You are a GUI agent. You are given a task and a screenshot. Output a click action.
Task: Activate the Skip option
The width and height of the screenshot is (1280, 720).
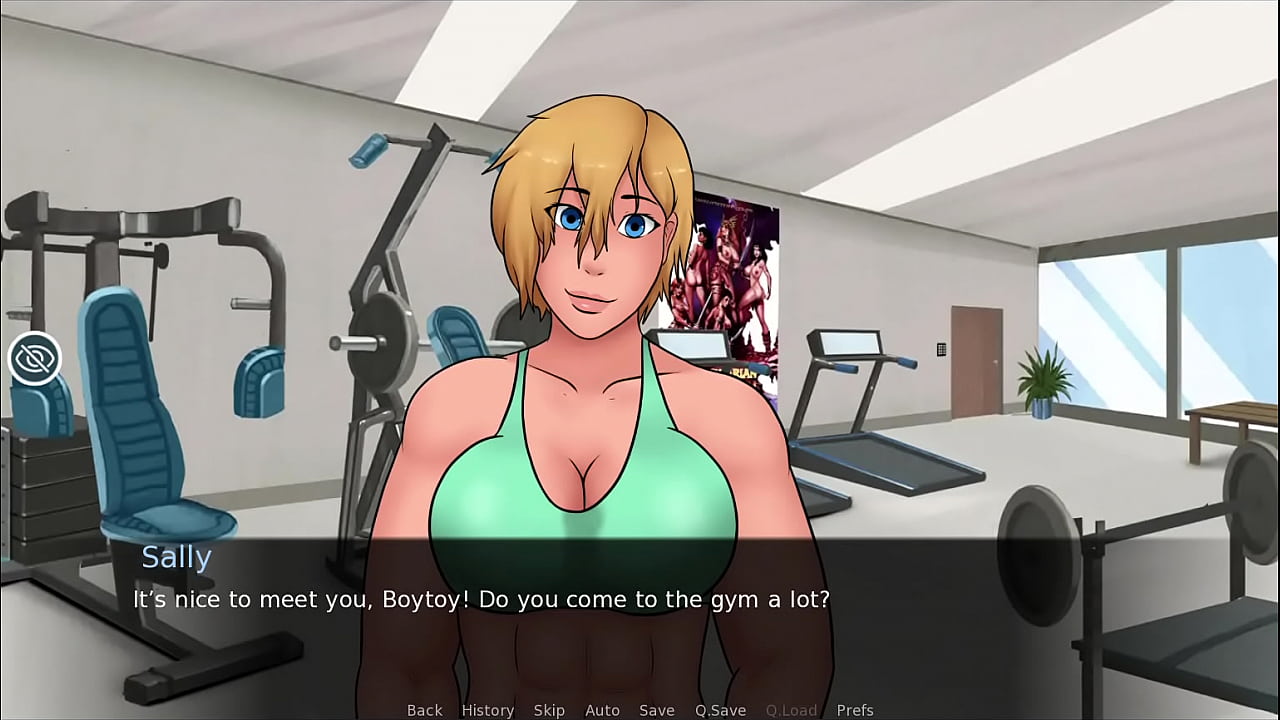(549, 710)
